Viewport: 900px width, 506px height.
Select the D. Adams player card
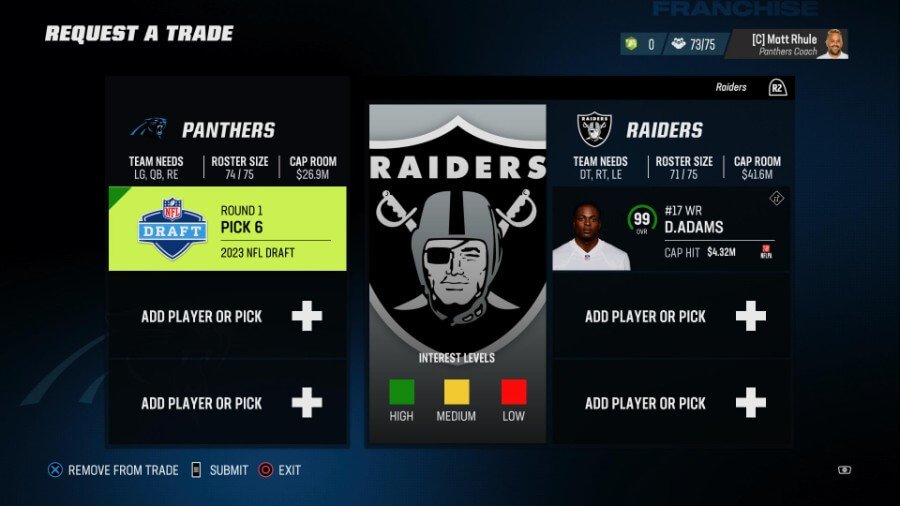click(x=671, y=228)
